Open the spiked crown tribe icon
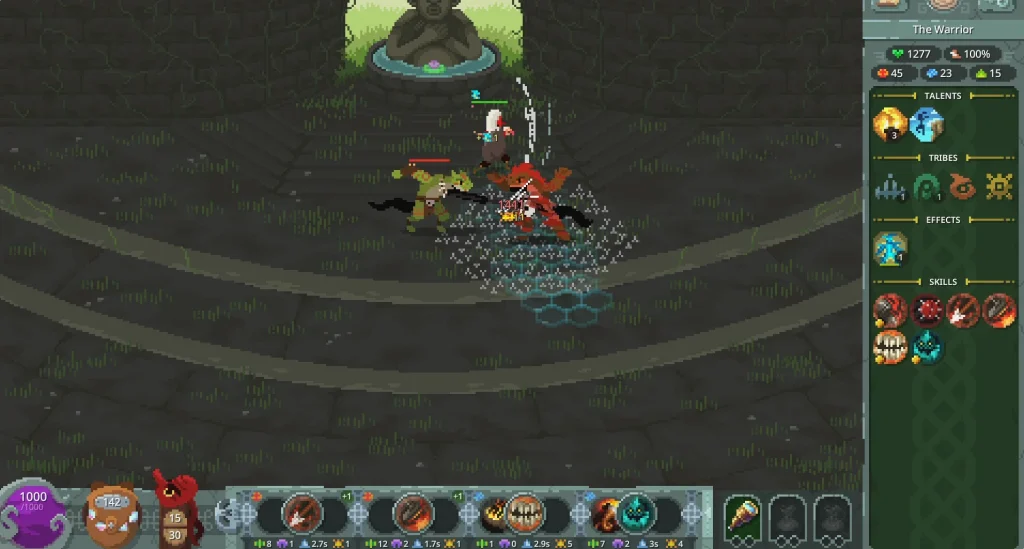Image resolution: width=1024 pixels, height=549 pixels. [x=889, y=187]
